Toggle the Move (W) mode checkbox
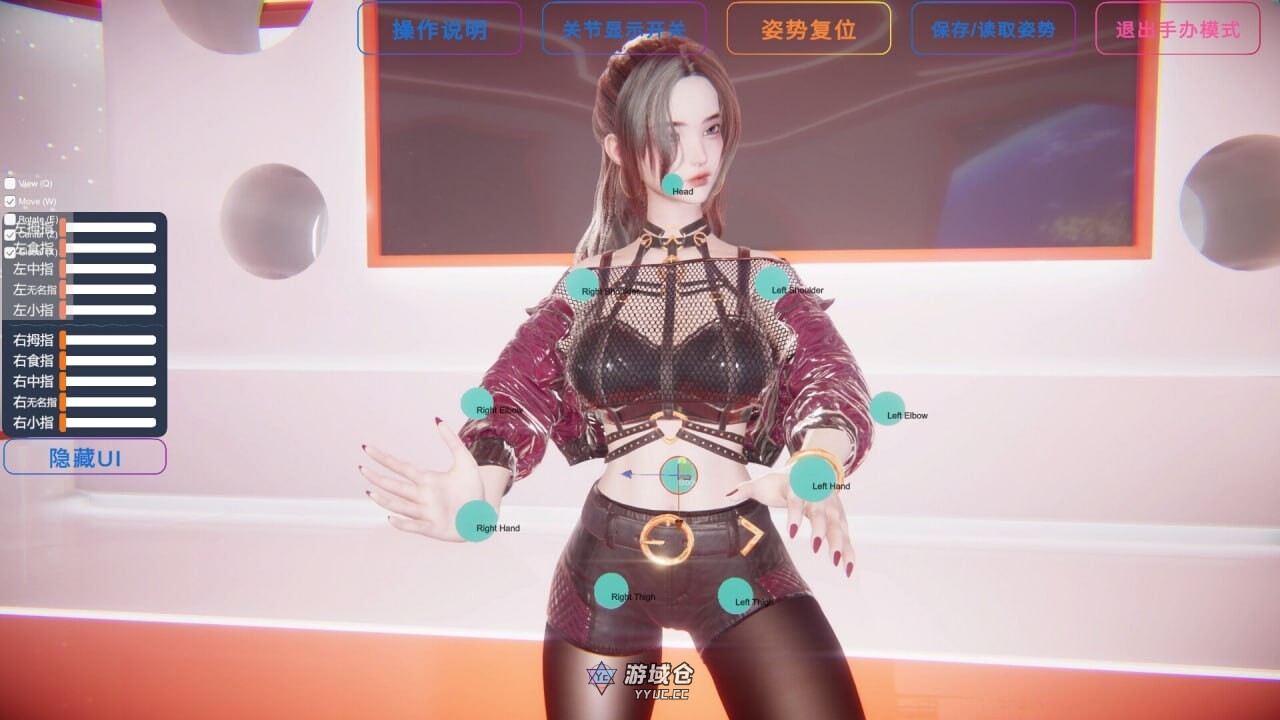Viewport: 1280px width, 720px height. [12, 199]
